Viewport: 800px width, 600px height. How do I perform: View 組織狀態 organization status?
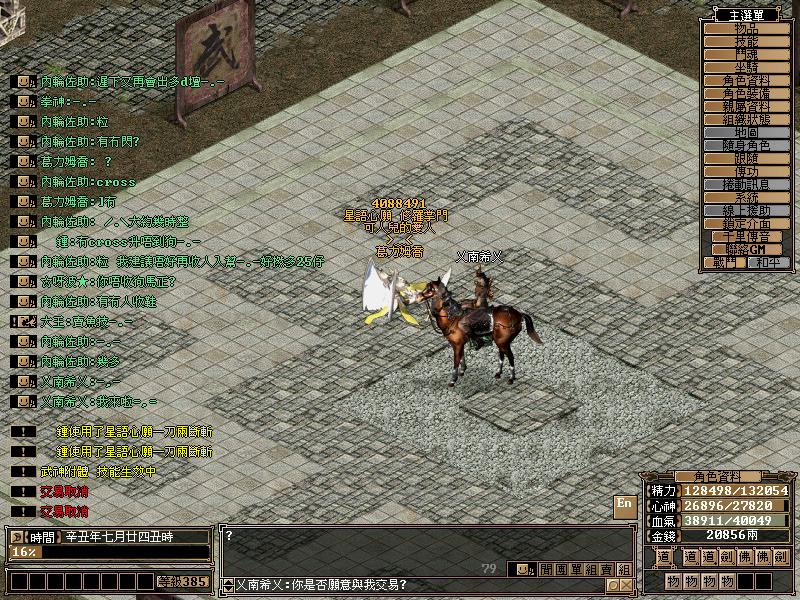click(746, 119)
